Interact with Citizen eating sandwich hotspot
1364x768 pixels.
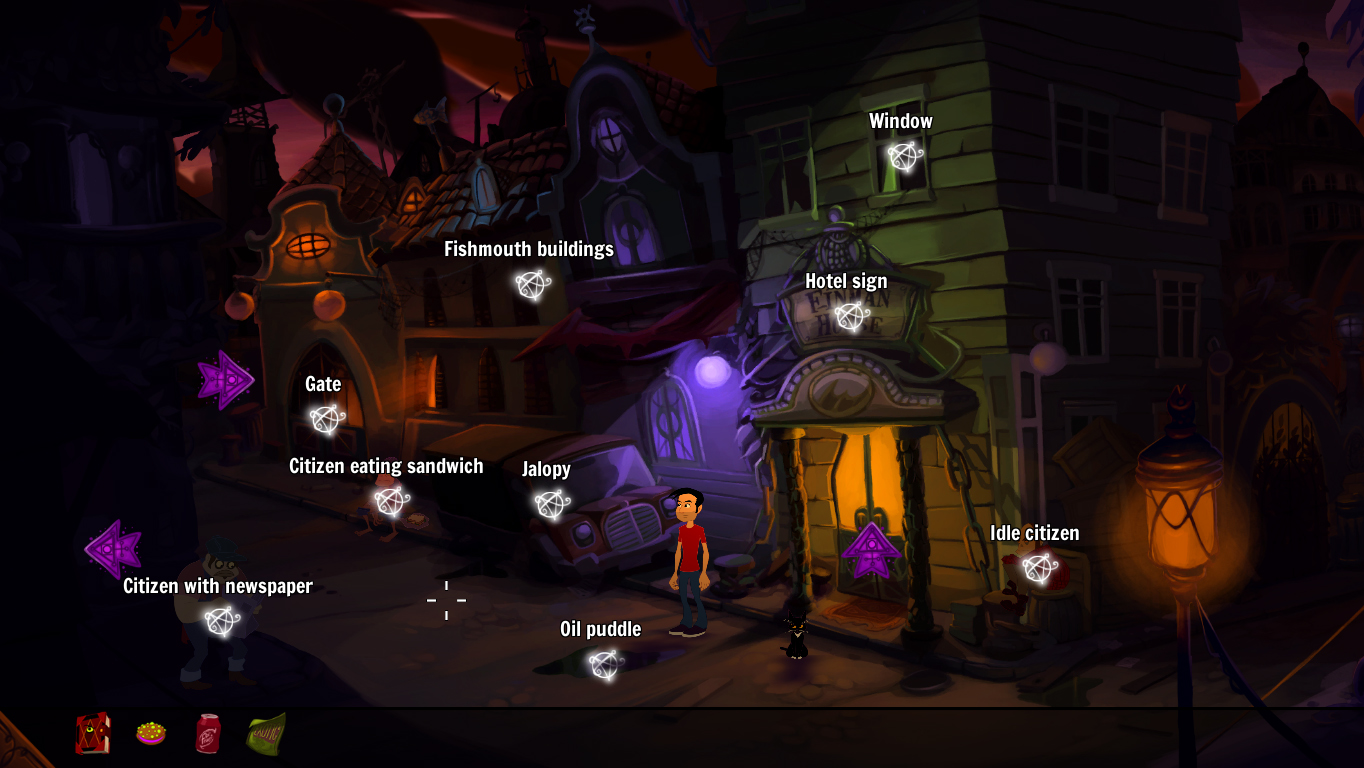tap(389, 500)
